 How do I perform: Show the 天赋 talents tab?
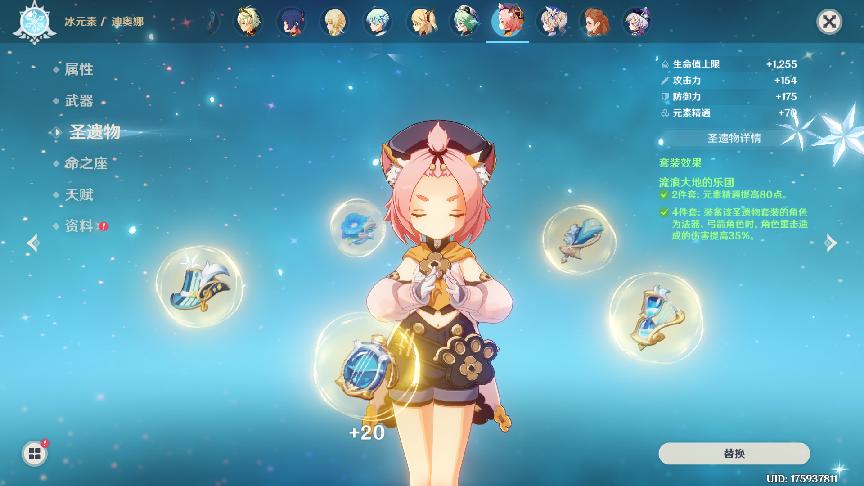coord(79,194)
